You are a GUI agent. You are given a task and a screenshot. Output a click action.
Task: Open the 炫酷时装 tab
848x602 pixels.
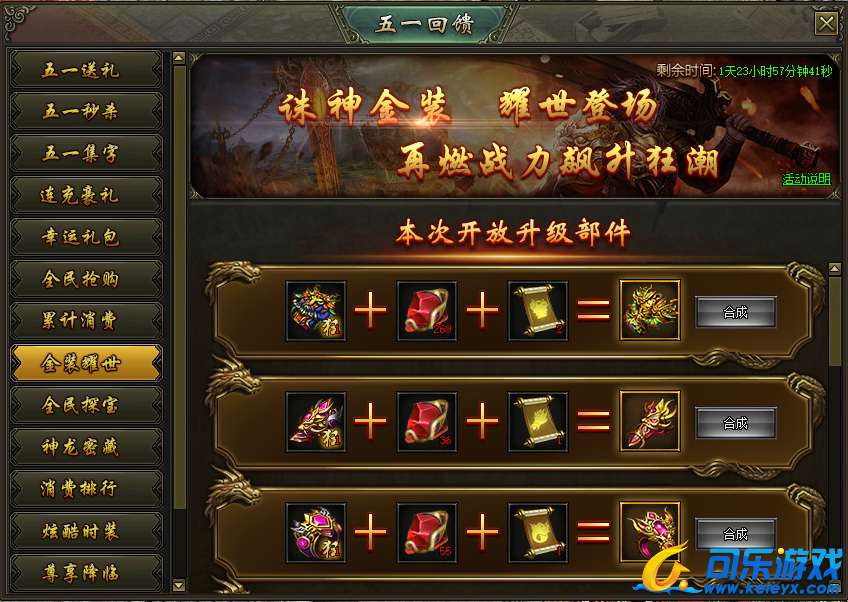[86, 532]
